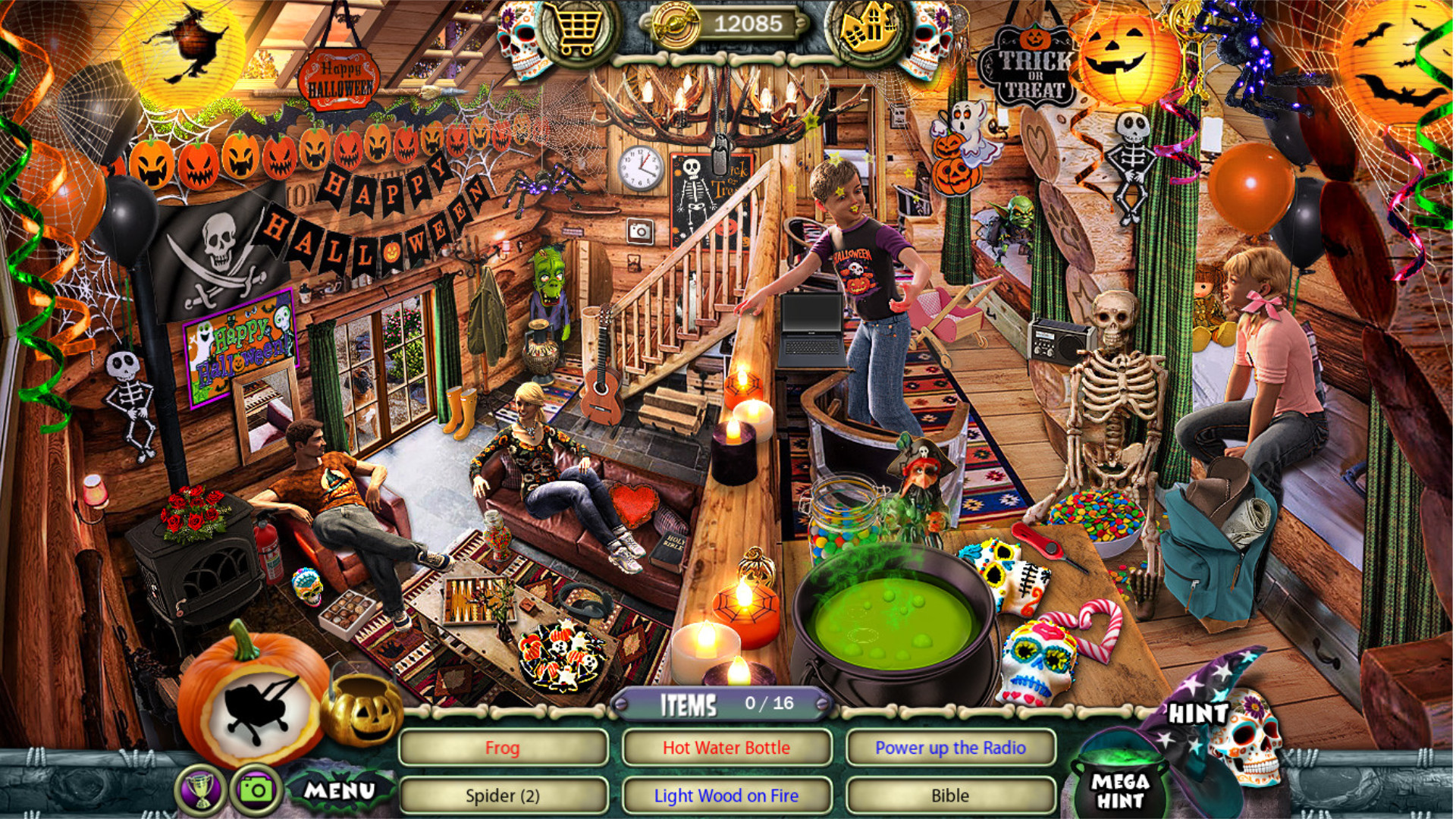Select the Power up the Radio task
The image size is (1456, 819).
pyautogui.click(x=950, y=747)
